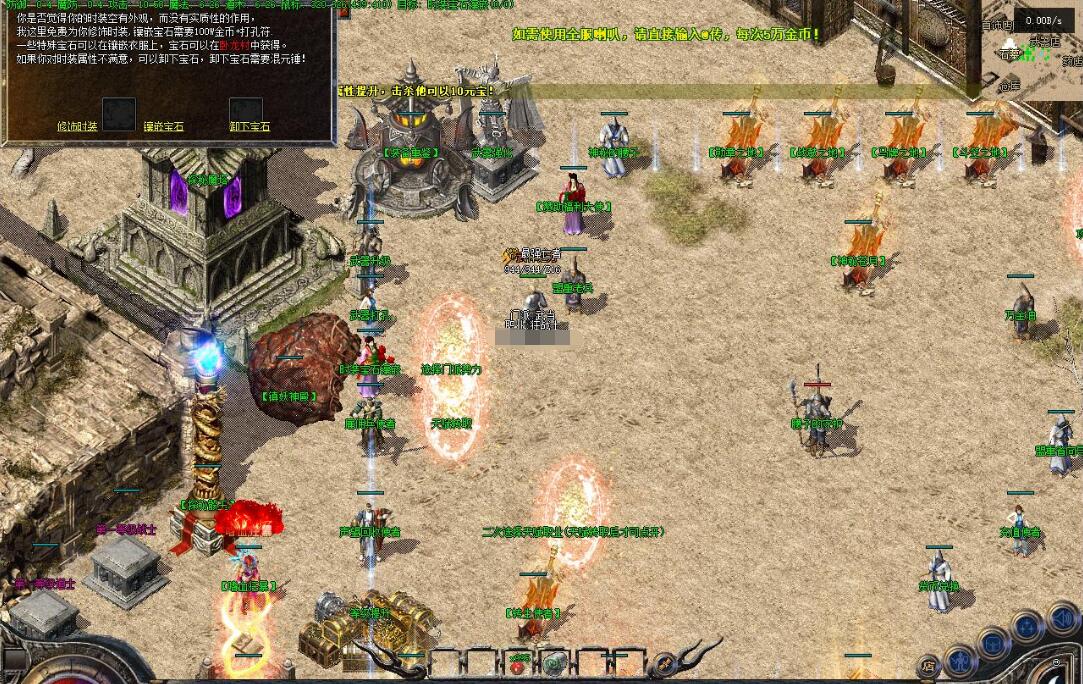Select the grey scroll item in the hotbar
The image size is (1083, 684).
coord(553,662)
